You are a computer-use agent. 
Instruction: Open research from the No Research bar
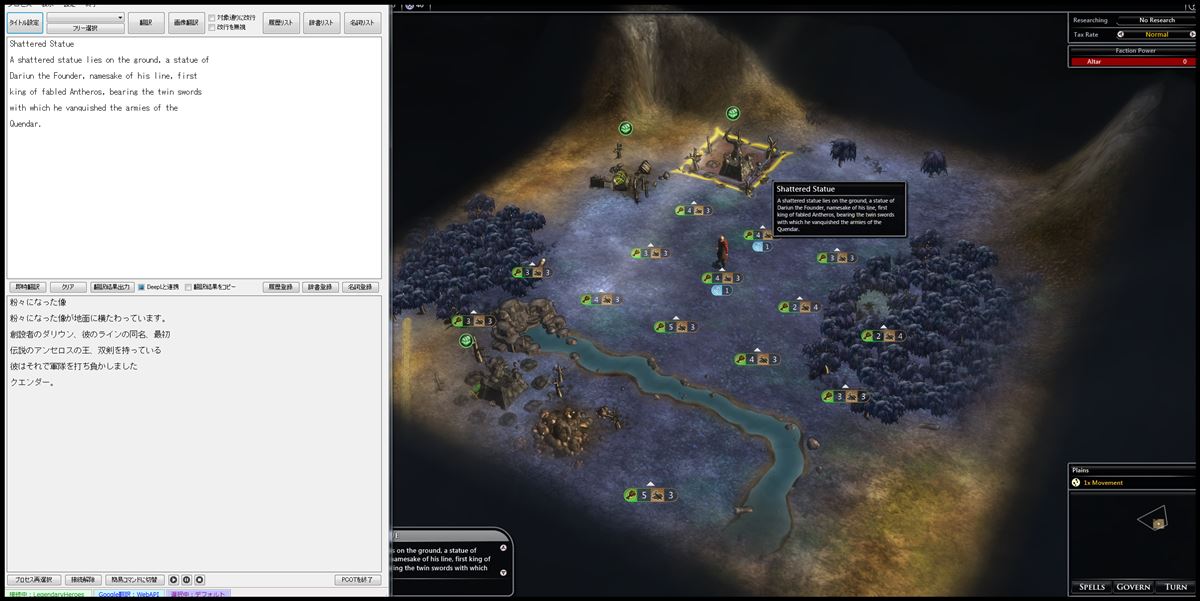(1155, 20)
